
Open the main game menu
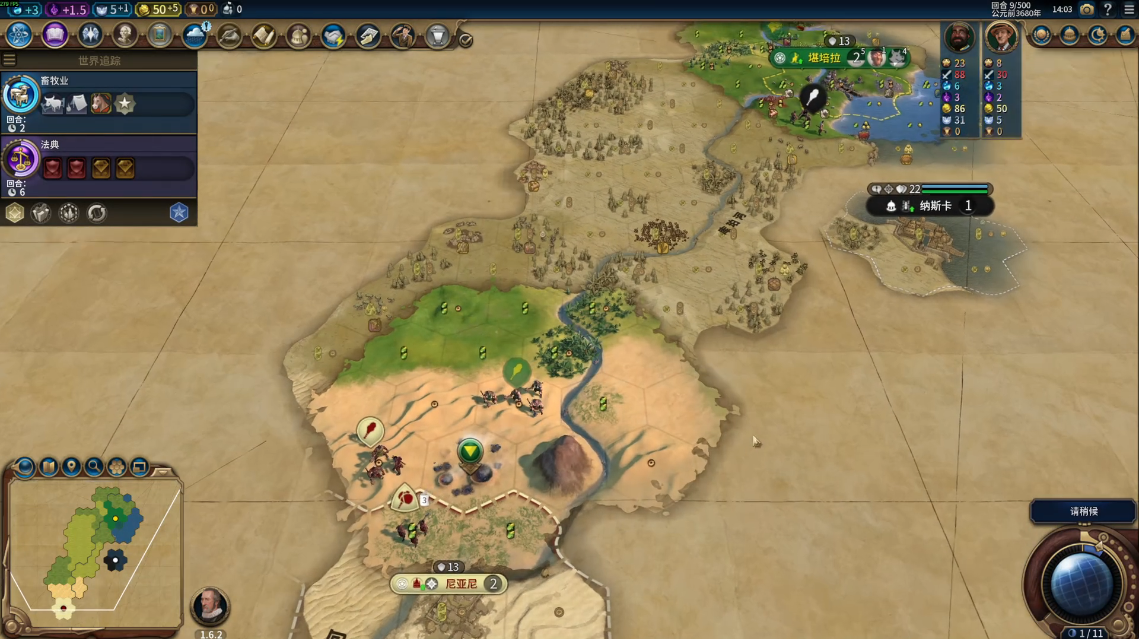1129,9
